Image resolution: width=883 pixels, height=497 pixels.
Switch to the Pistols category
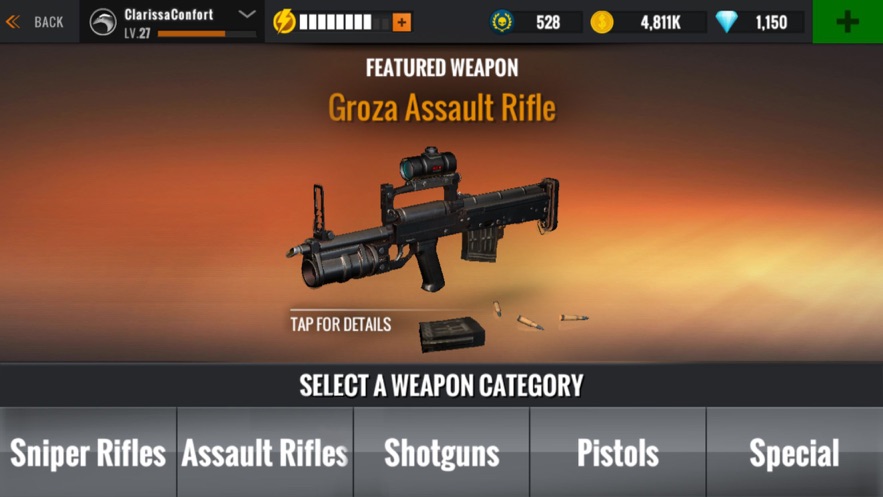pos(618,453)
